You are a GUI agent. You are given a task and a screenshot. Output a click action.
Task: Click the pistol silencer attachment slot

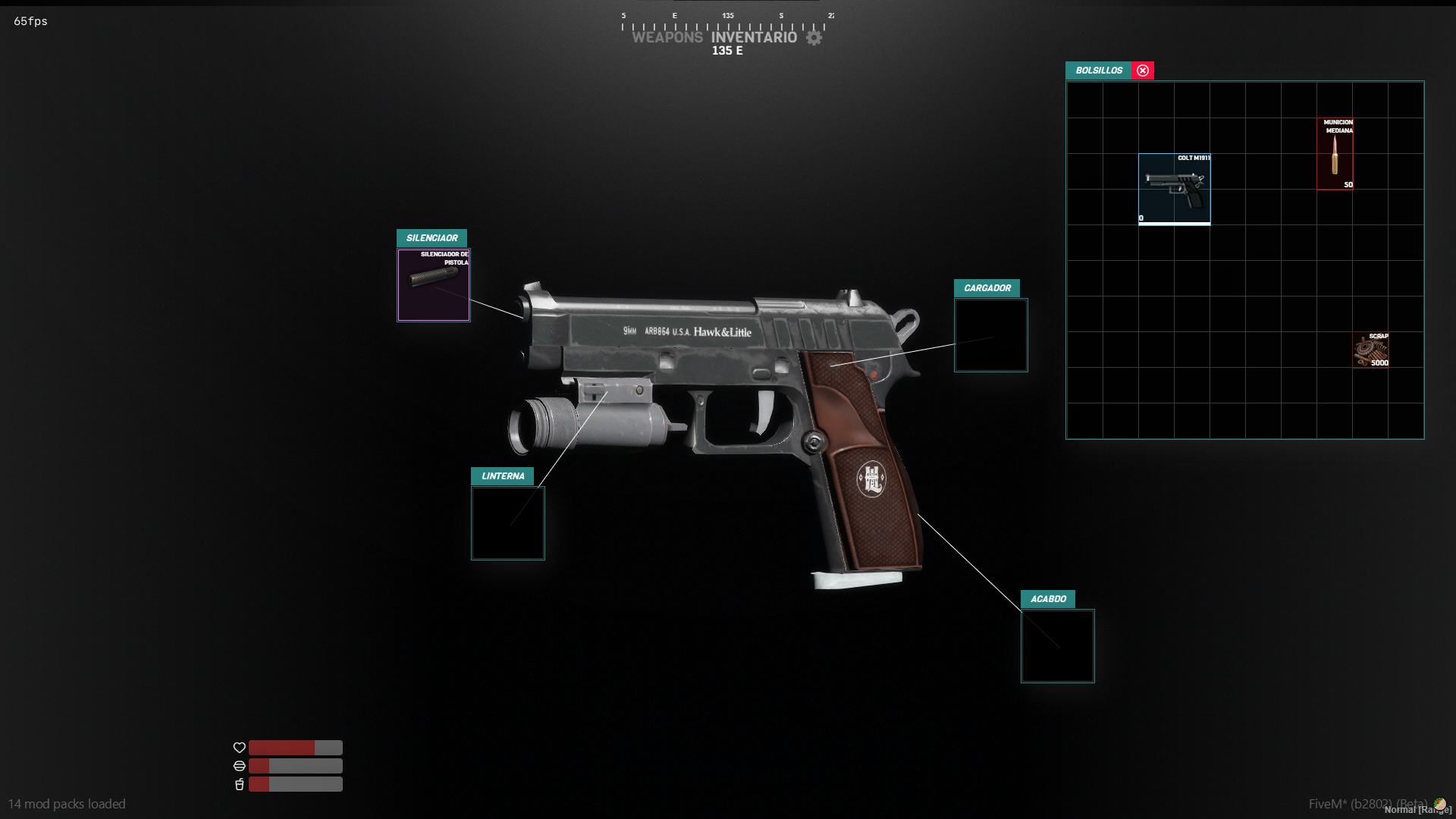pyautogui.click(x=434, y=285)
